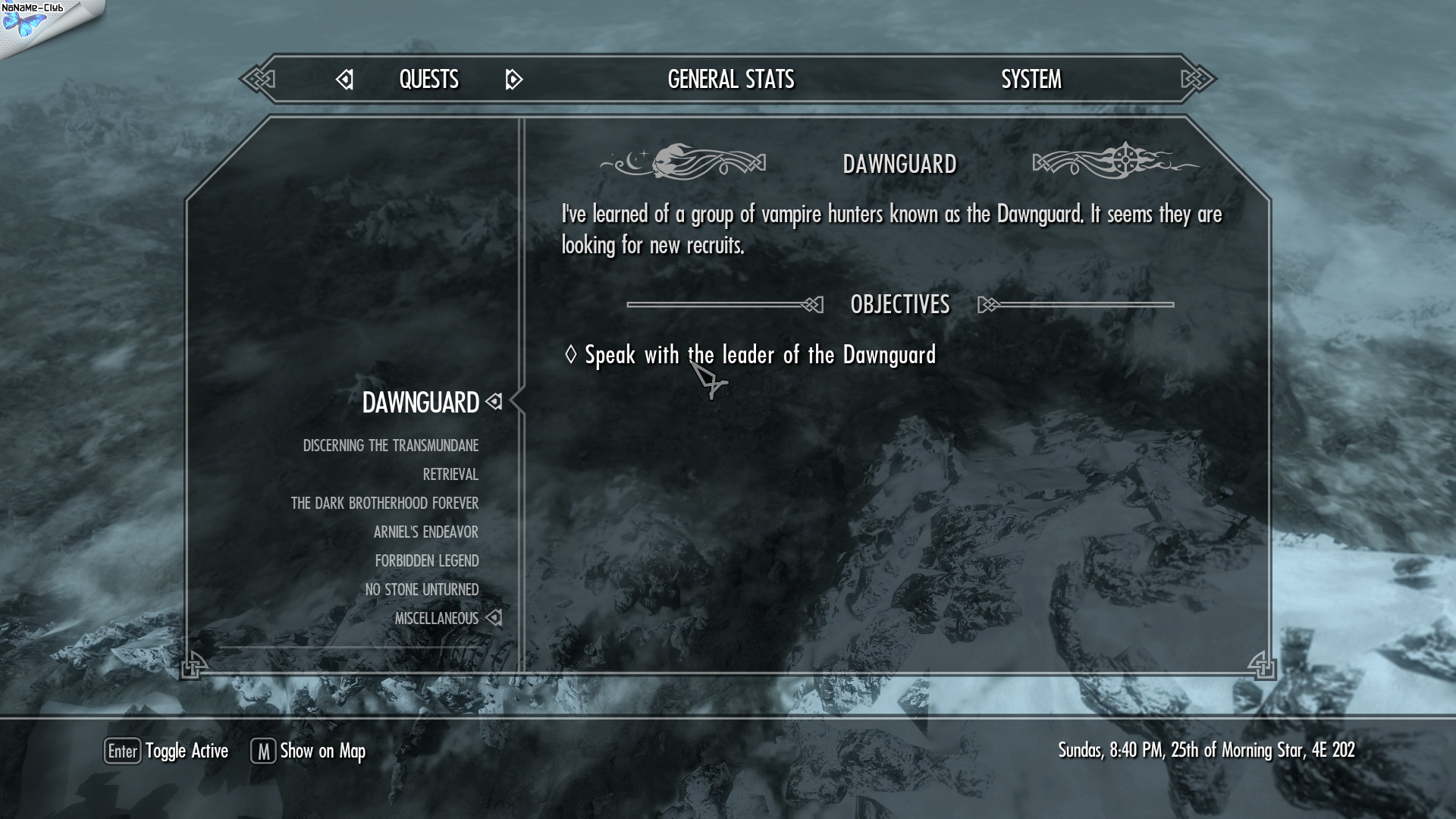Open the Miscellaneous quest list
The height and width of the screenshot is (819, 1456).
pyautogui.click(x=436, y=619)
